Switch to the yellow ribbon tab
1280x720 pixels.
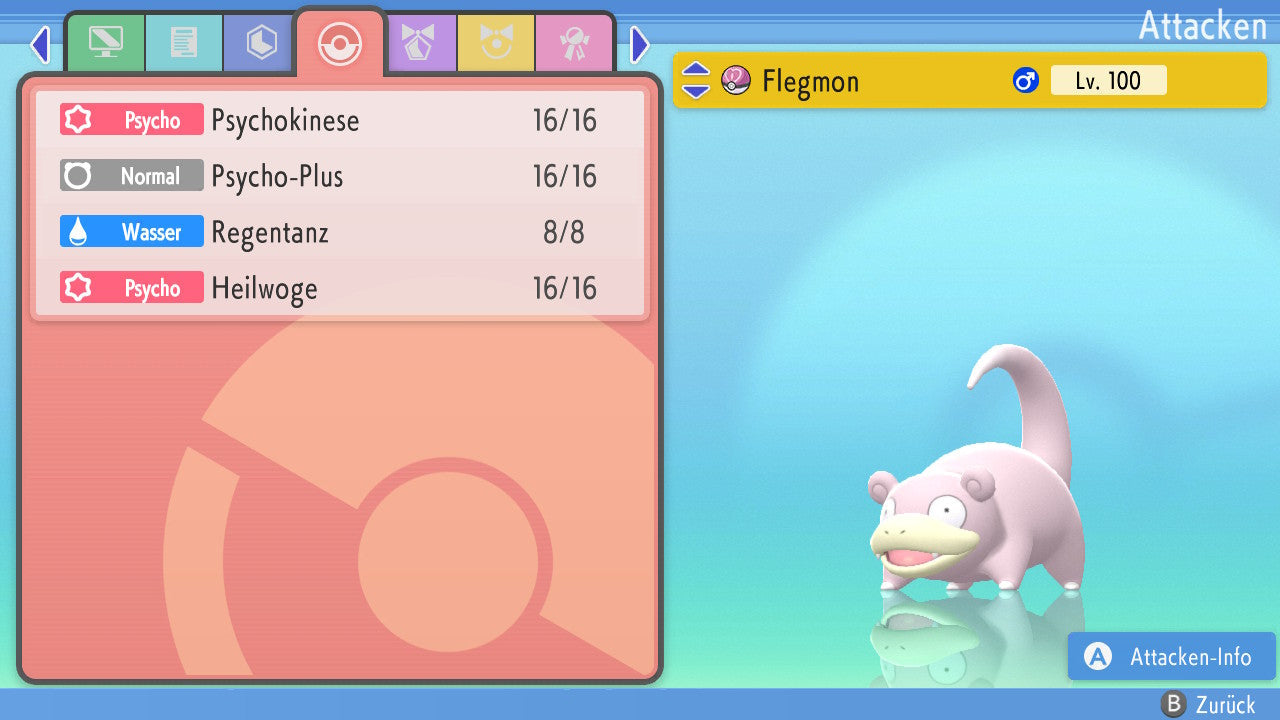click(x=496, y=43)
